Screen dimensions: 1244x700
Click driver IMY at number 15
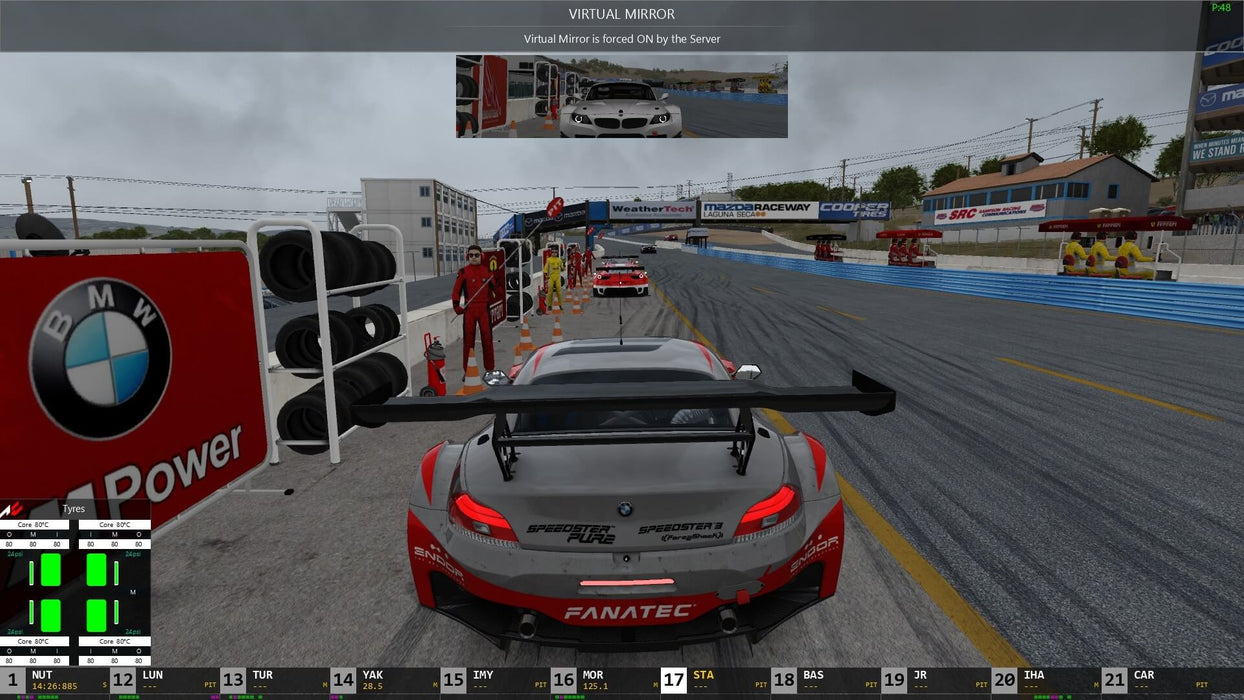pyautogui.click(x=495, y=680)
